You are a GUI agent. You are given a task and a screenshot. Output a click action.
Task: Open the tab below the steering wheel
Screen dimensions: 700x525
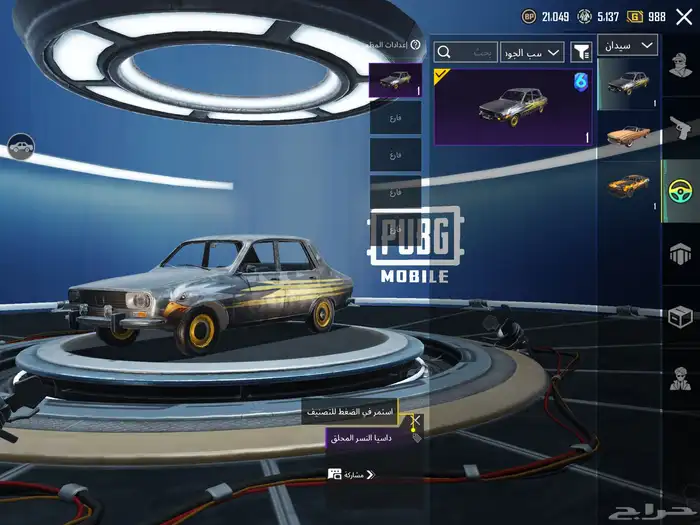click(x=681, y=253)
